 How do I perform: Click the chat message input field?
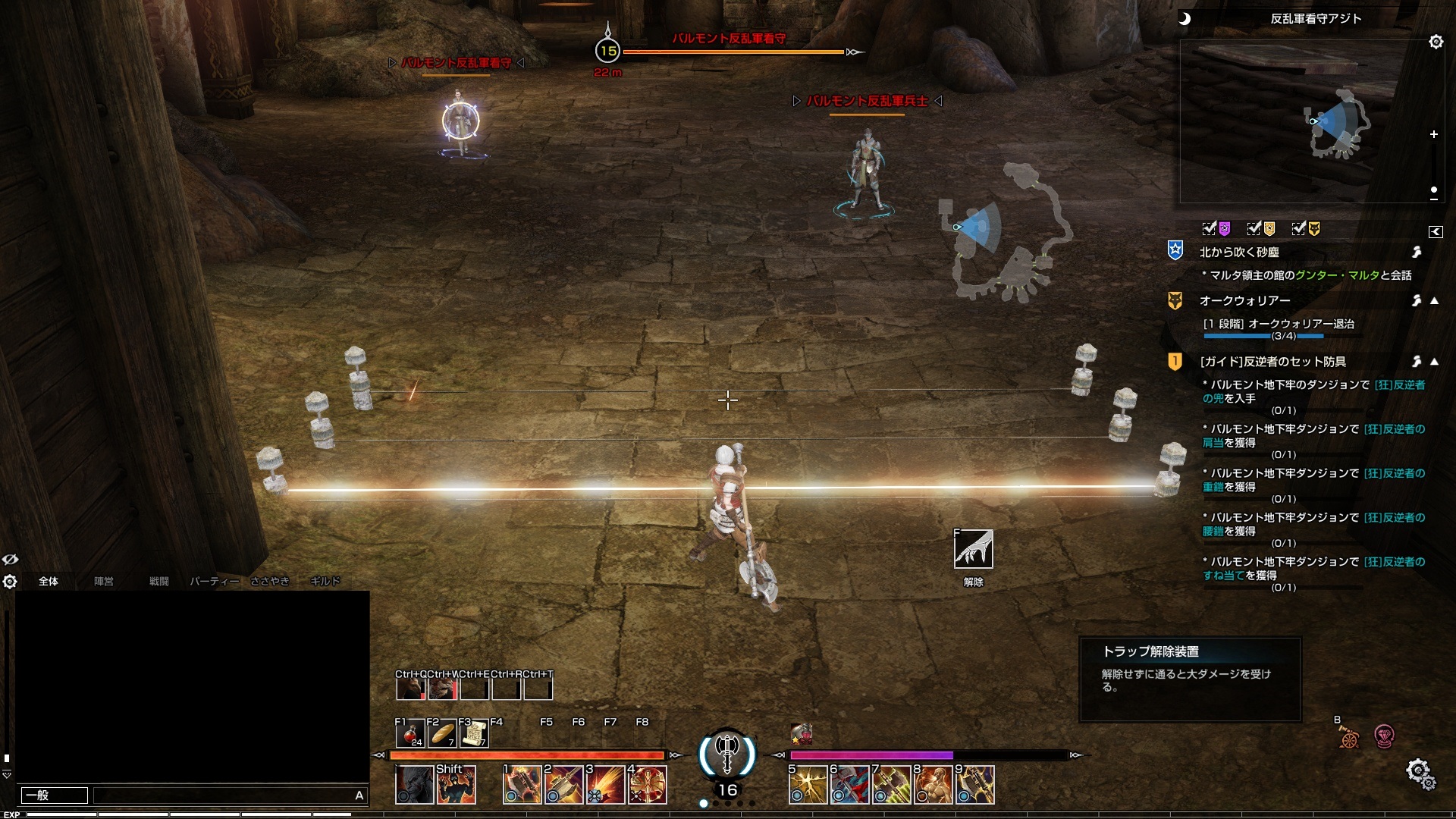(x=224, y=795)
